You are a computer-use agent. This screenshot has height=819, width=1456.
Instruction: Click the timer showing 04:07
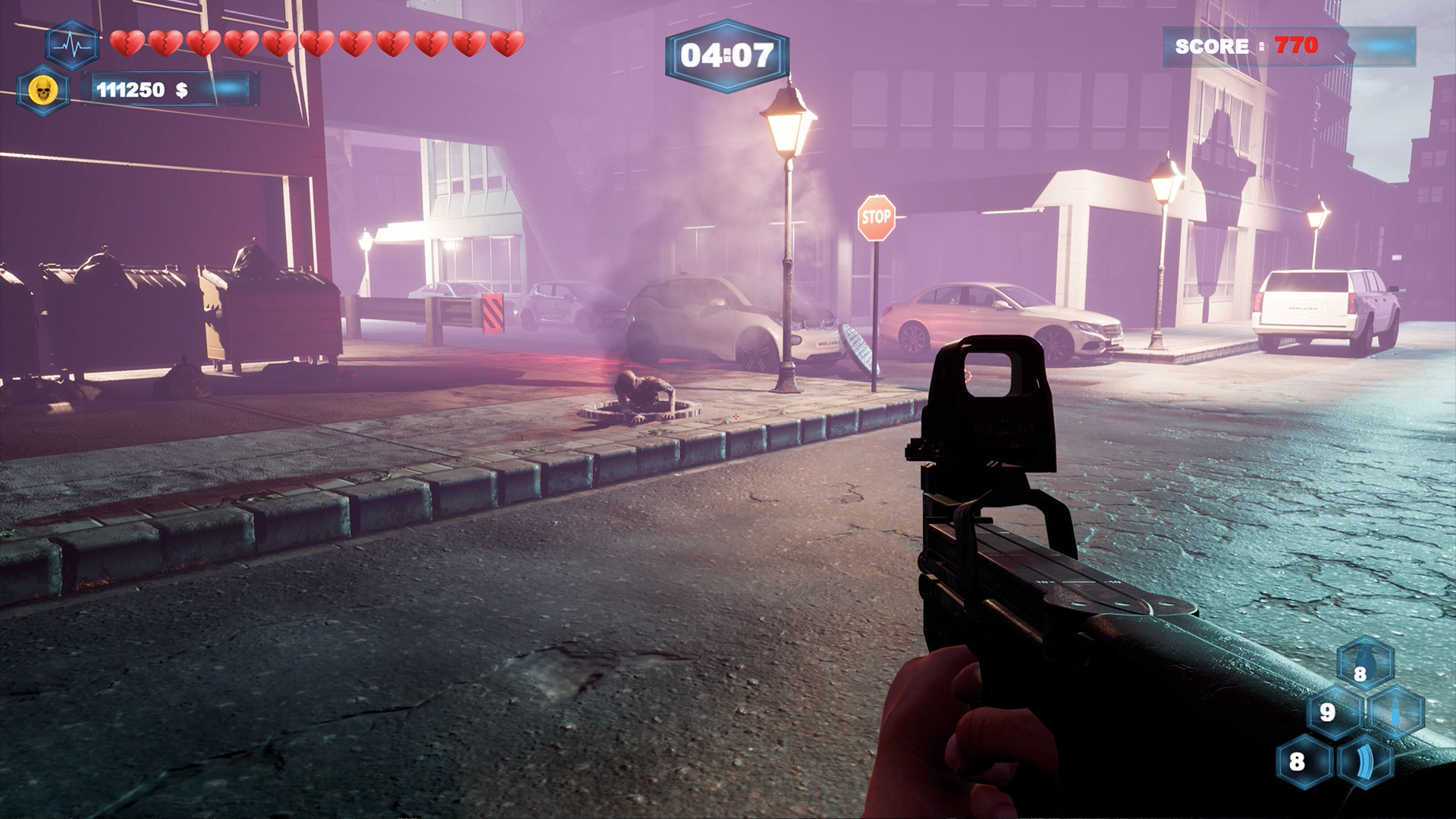(x=729, y=53)
